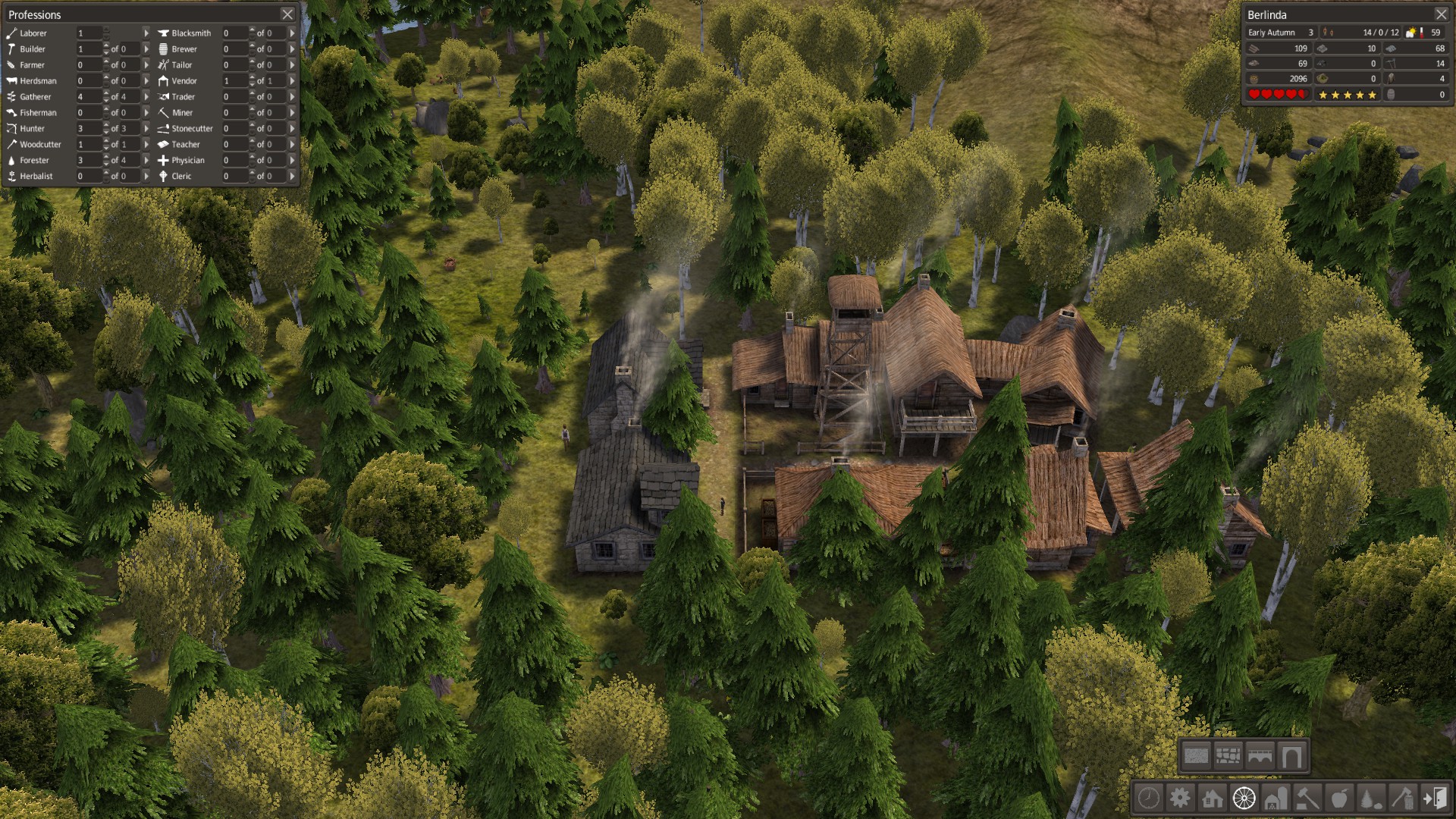Screen dimensions: 1456x819
Task: Click the Forester count number field
Action: click(x=88, y=160)
